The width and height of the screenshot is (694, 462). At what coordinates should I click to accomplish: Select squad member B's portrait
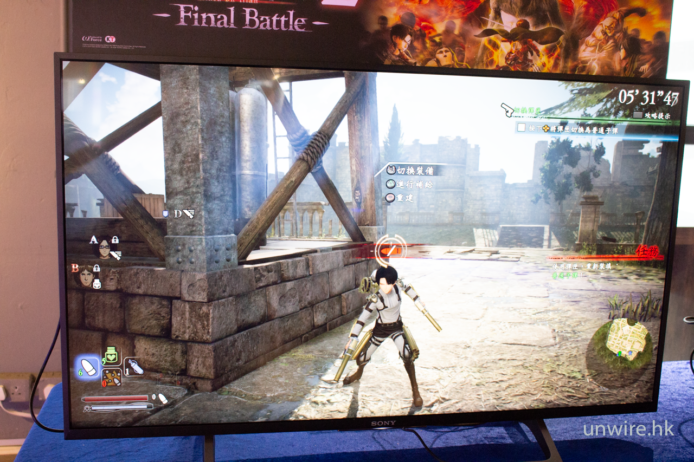click(x=87, y=276)
